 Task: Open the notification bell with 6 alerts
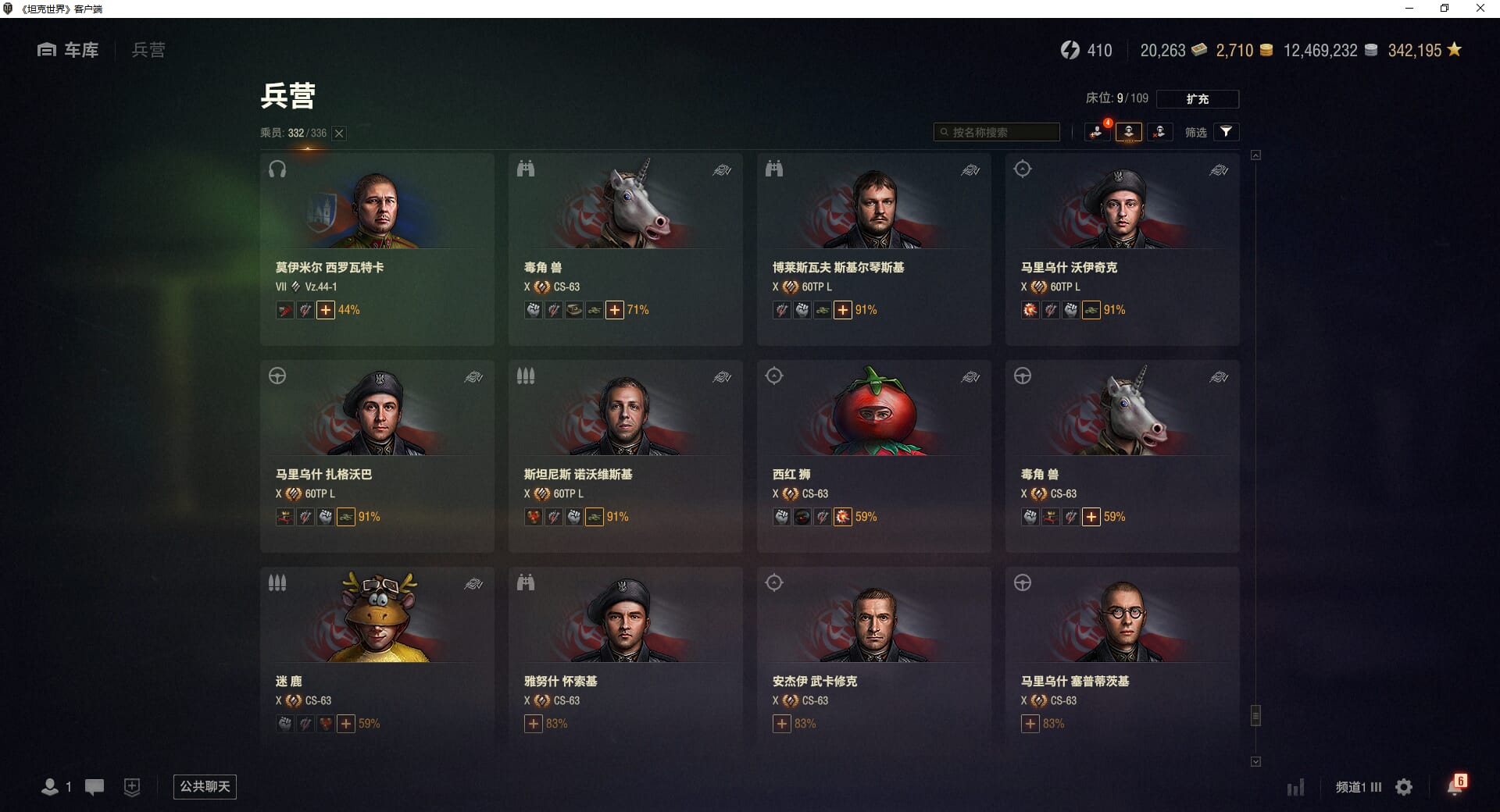[1455, 786]
